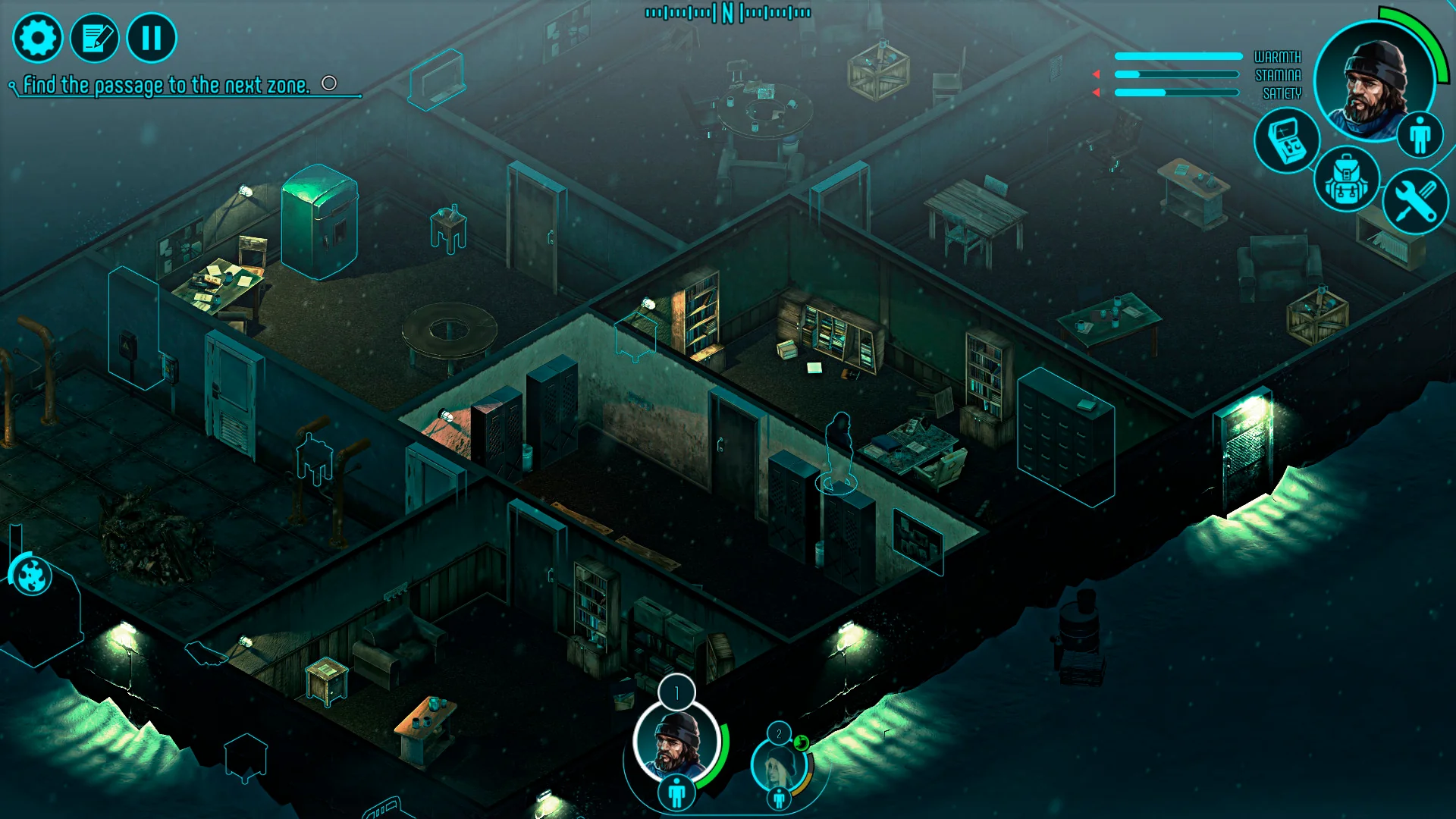Click the objective text Find the passage
The width and height of the screenshot is (1456, 819).
tap(165, 84)
